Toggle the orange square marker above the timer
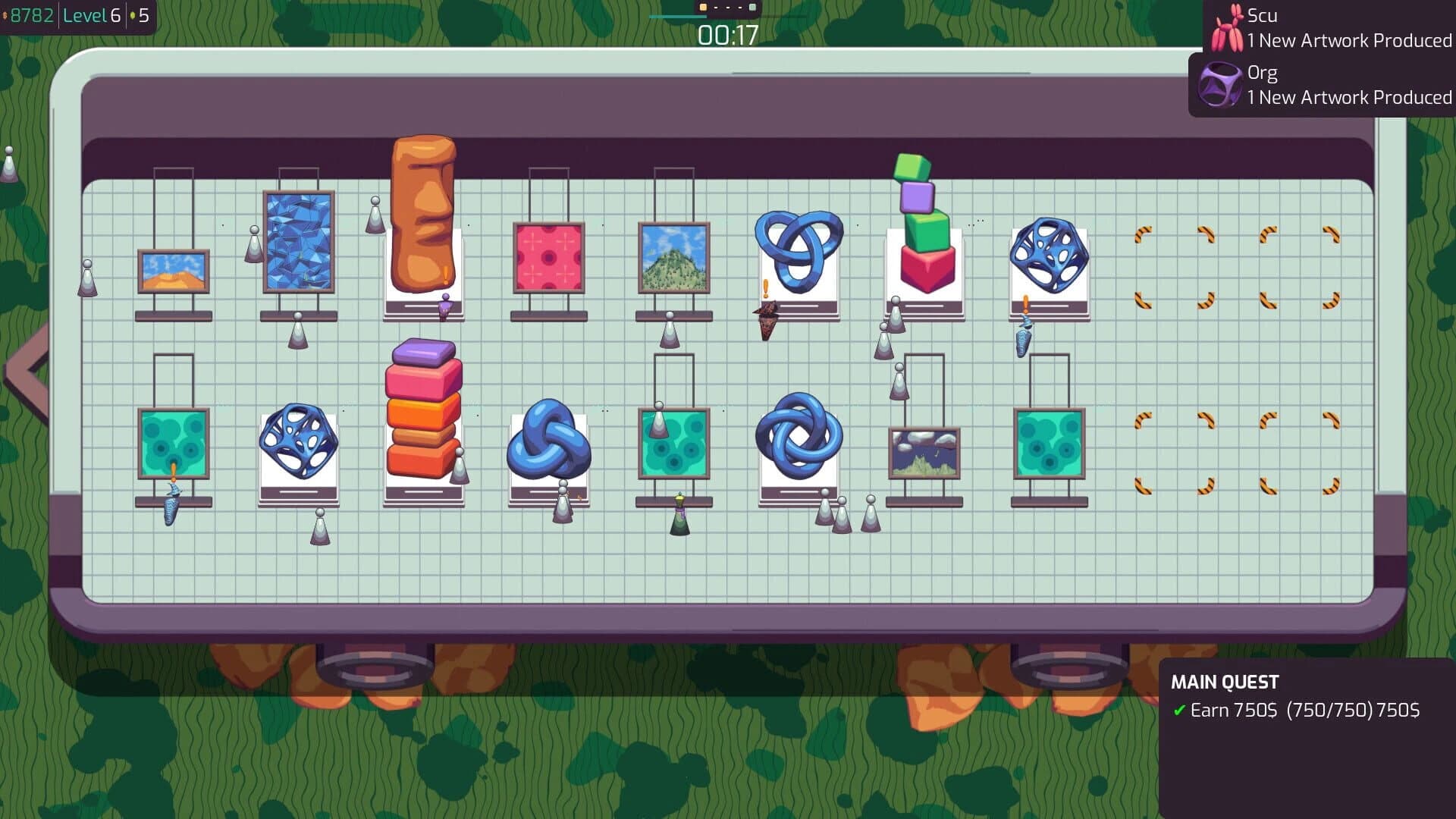 click(x=702, y=8)
